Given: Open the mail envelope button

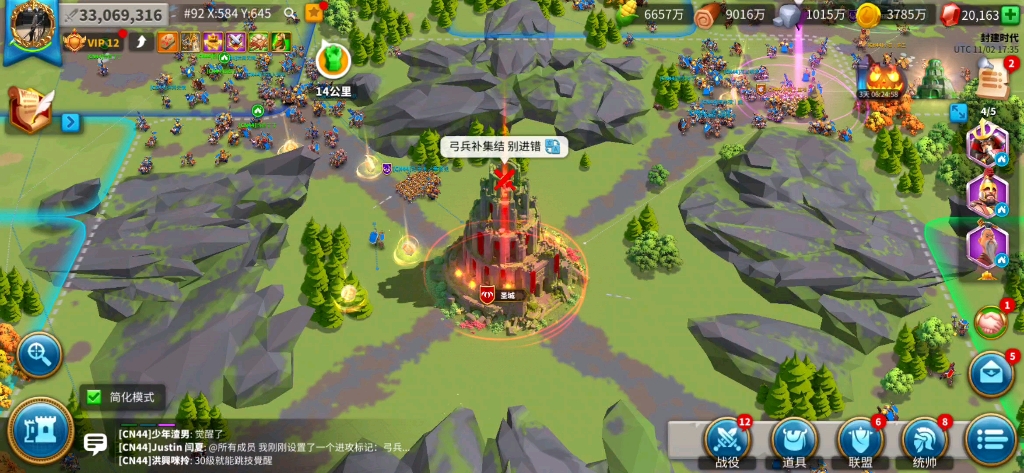Looking at the screenshot, I should pos(991,374).
